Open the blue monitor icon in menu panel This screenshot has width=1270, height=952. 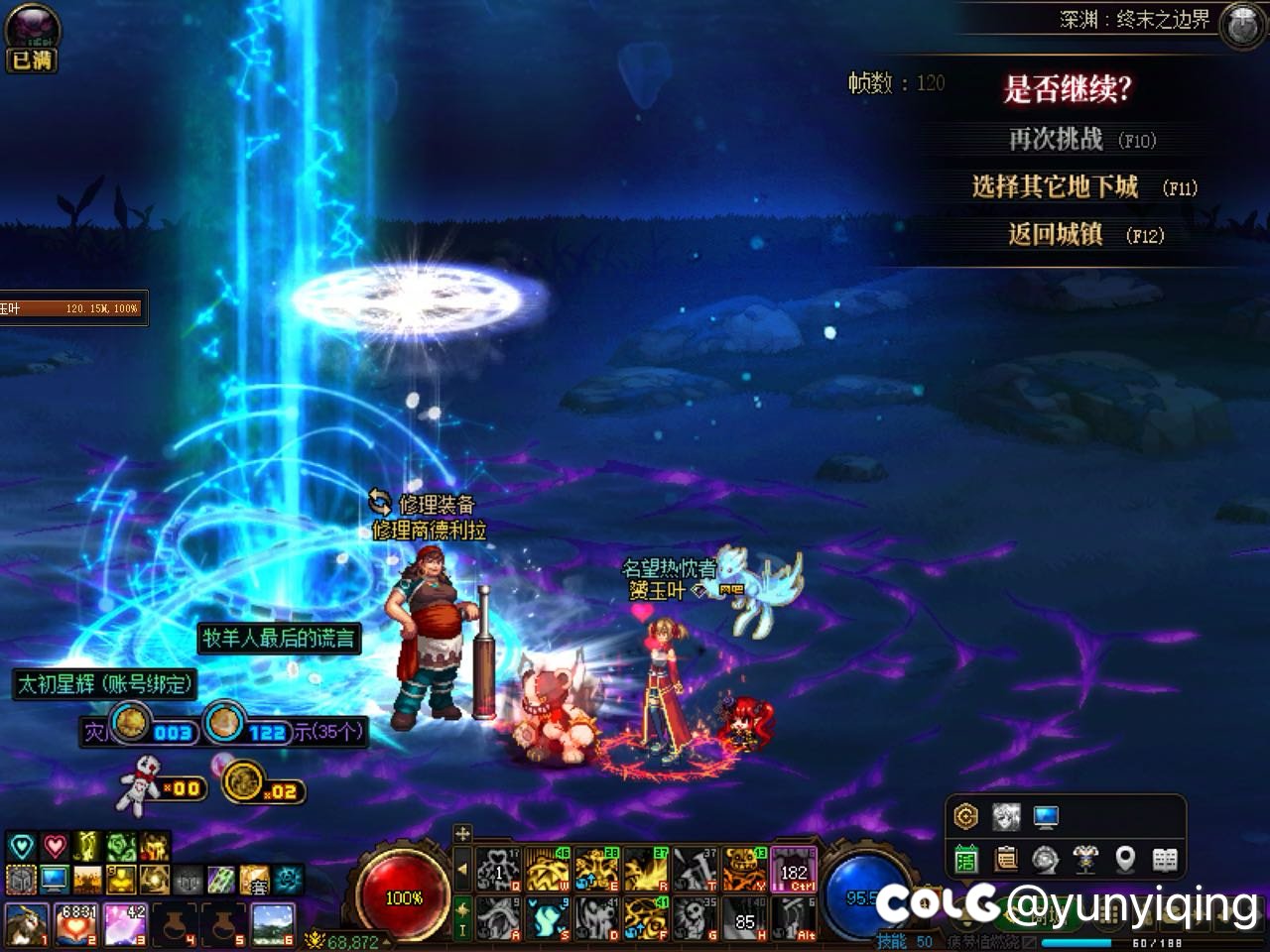[1045, 817]
